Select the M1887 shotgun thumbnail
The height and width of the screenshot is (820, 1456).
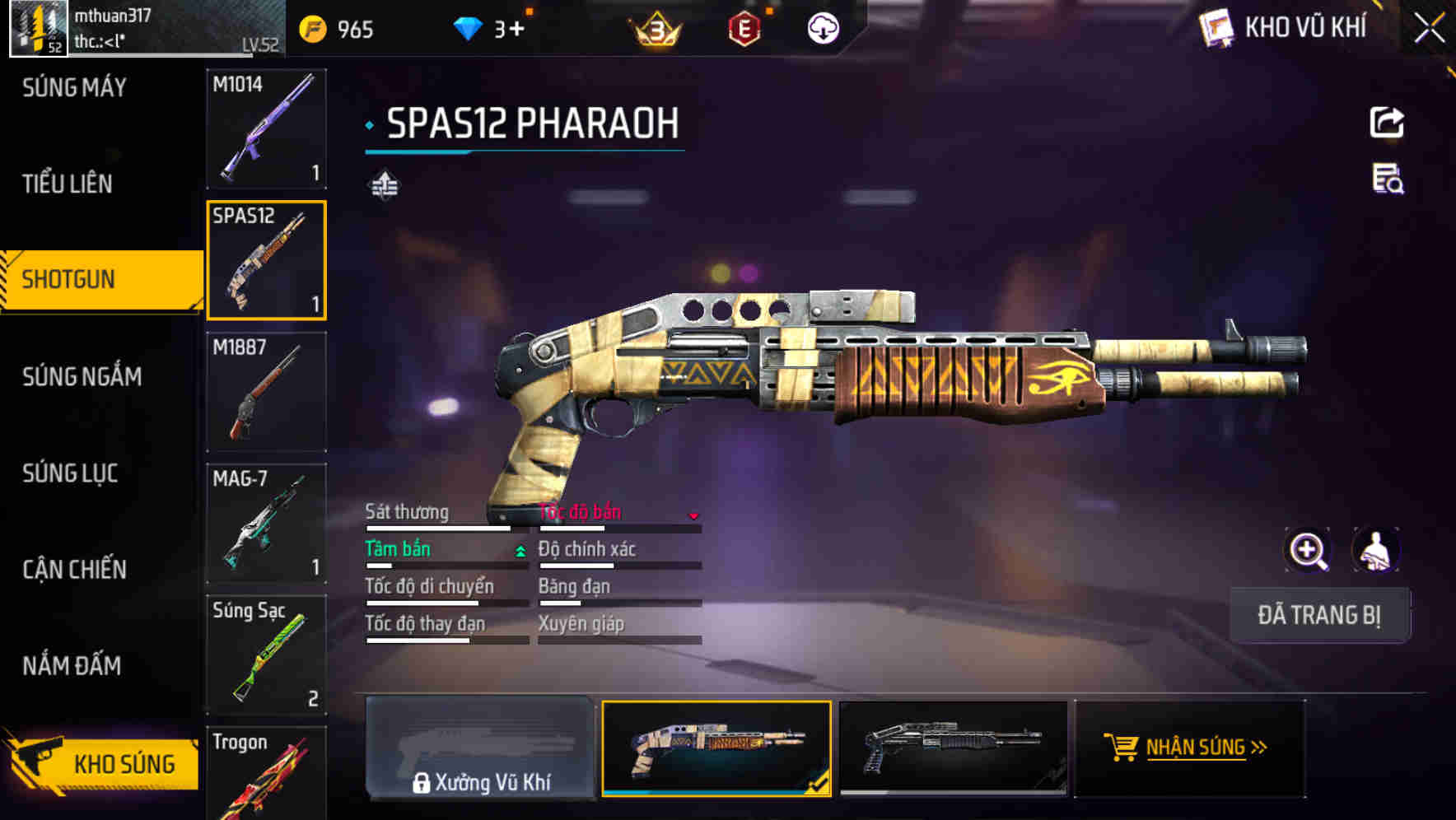(x=267, y=393)
